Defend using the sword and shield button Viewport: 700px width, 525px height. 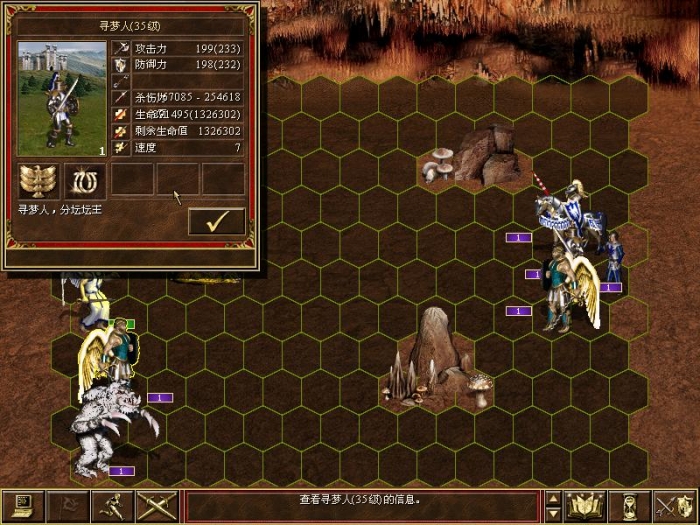pos(675,506)
